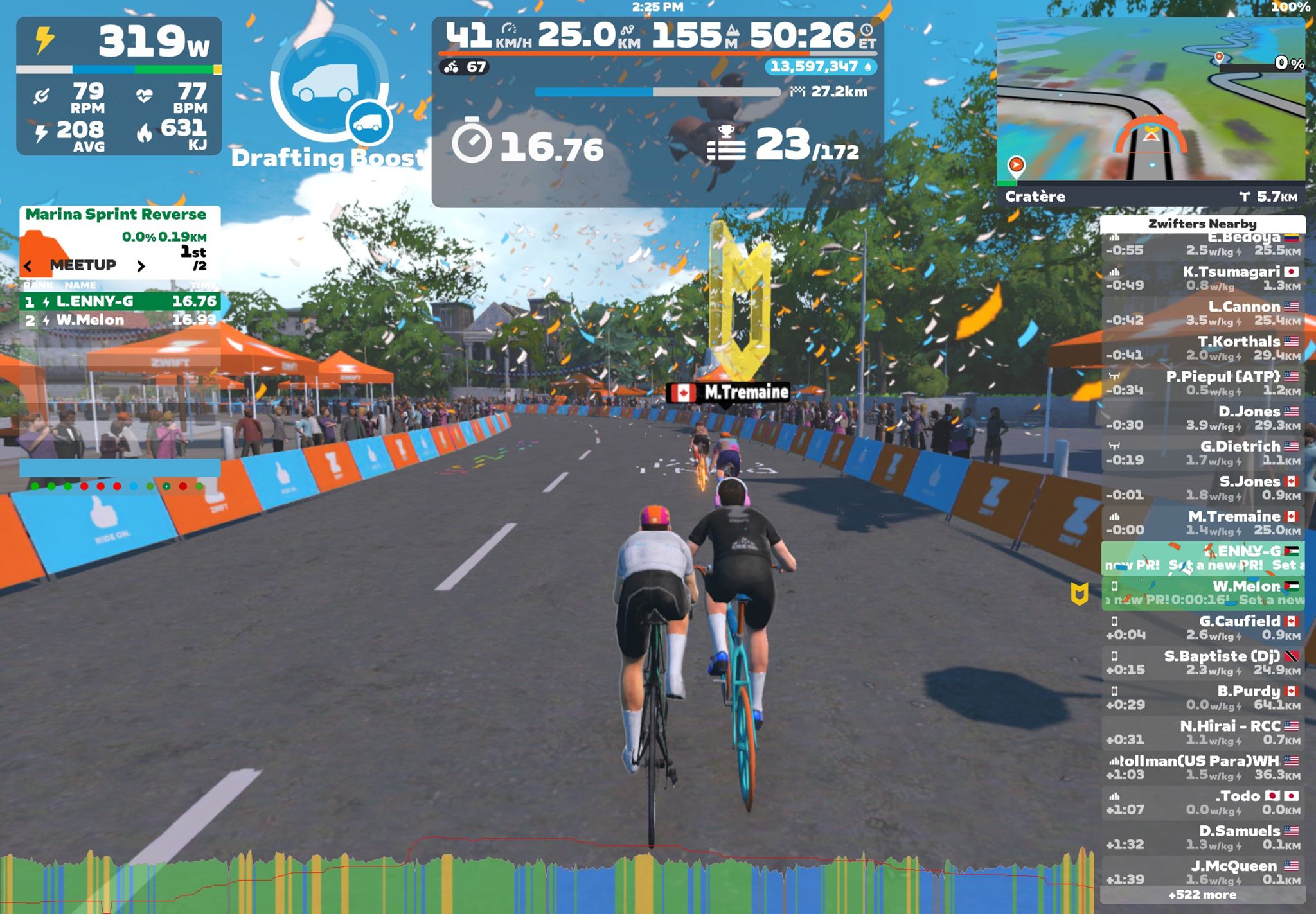Choose S.Jones in the nearby list
Screen dimensions: 1316x914
tap(1202, 488)
